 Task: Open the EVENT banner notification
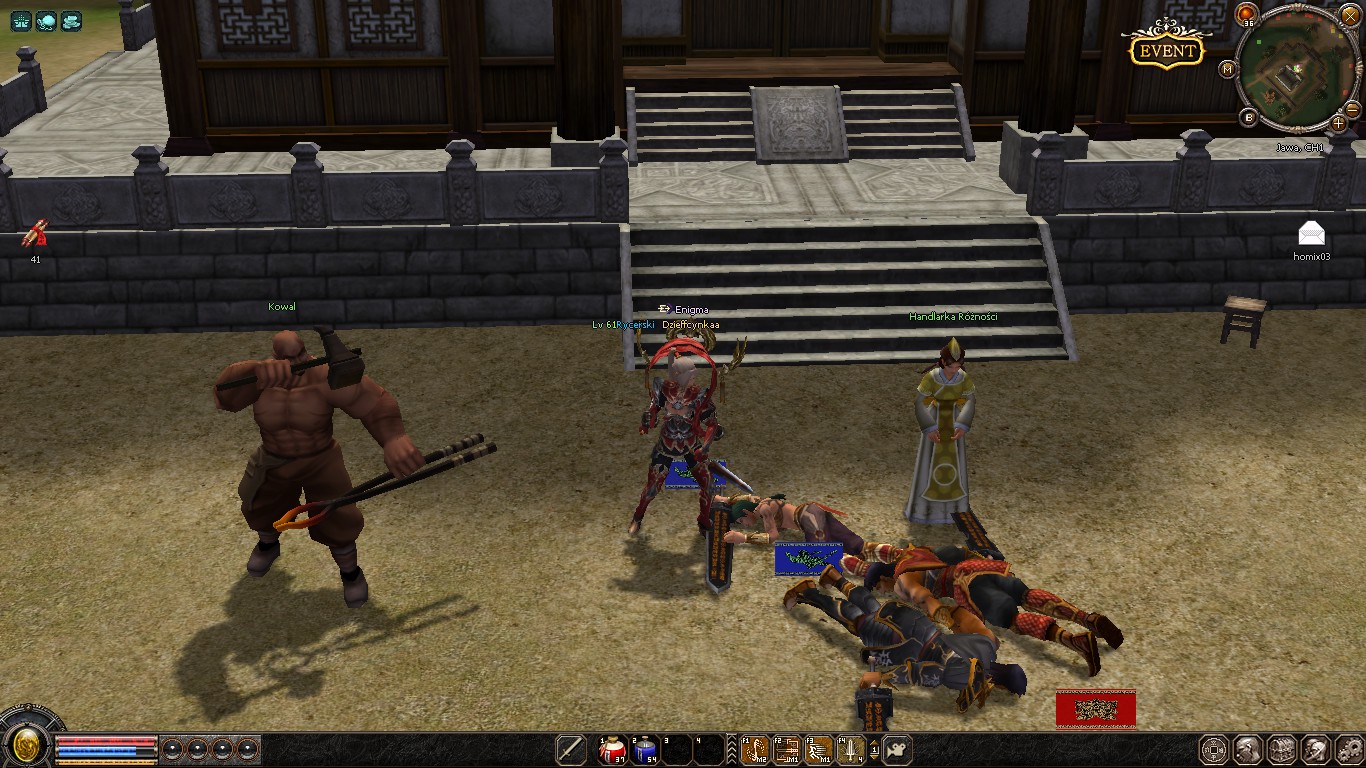pos(1167,48)
